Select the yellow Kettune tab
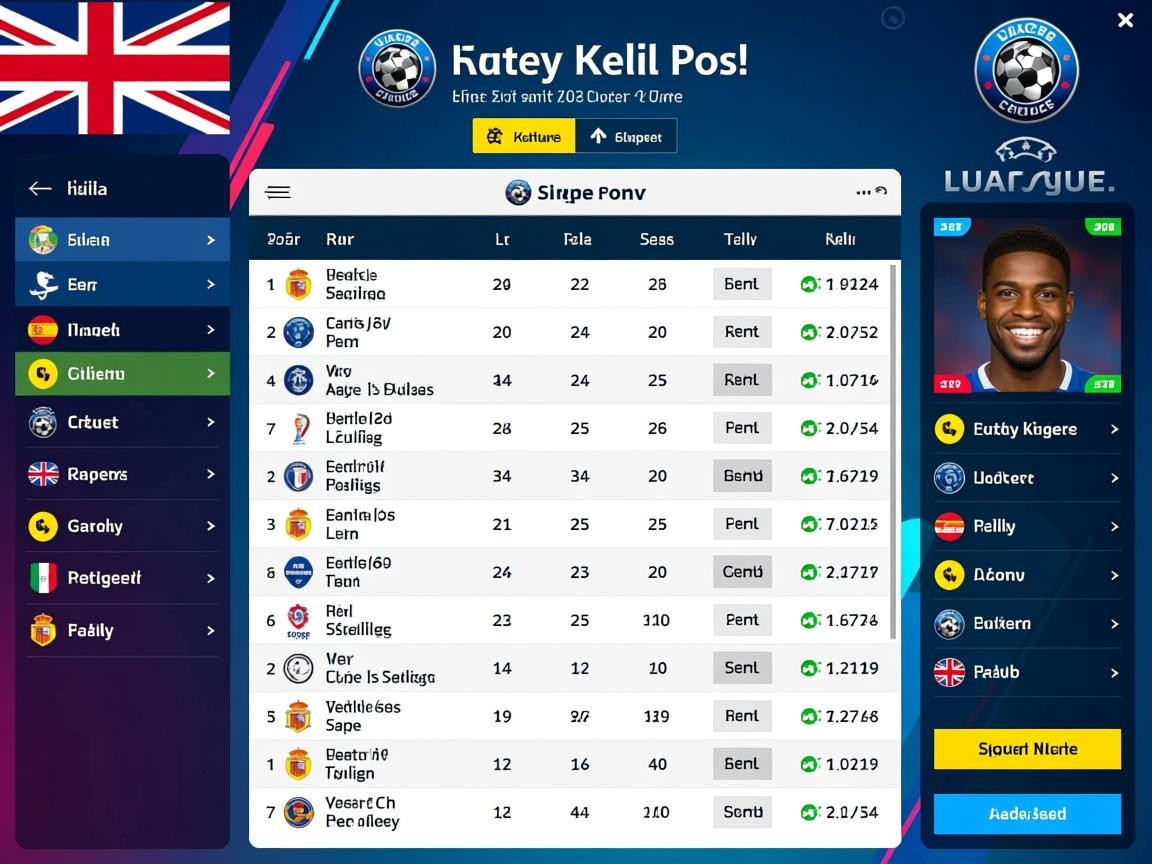Screen dimensions: 1152x864 (x=523, y=136)
